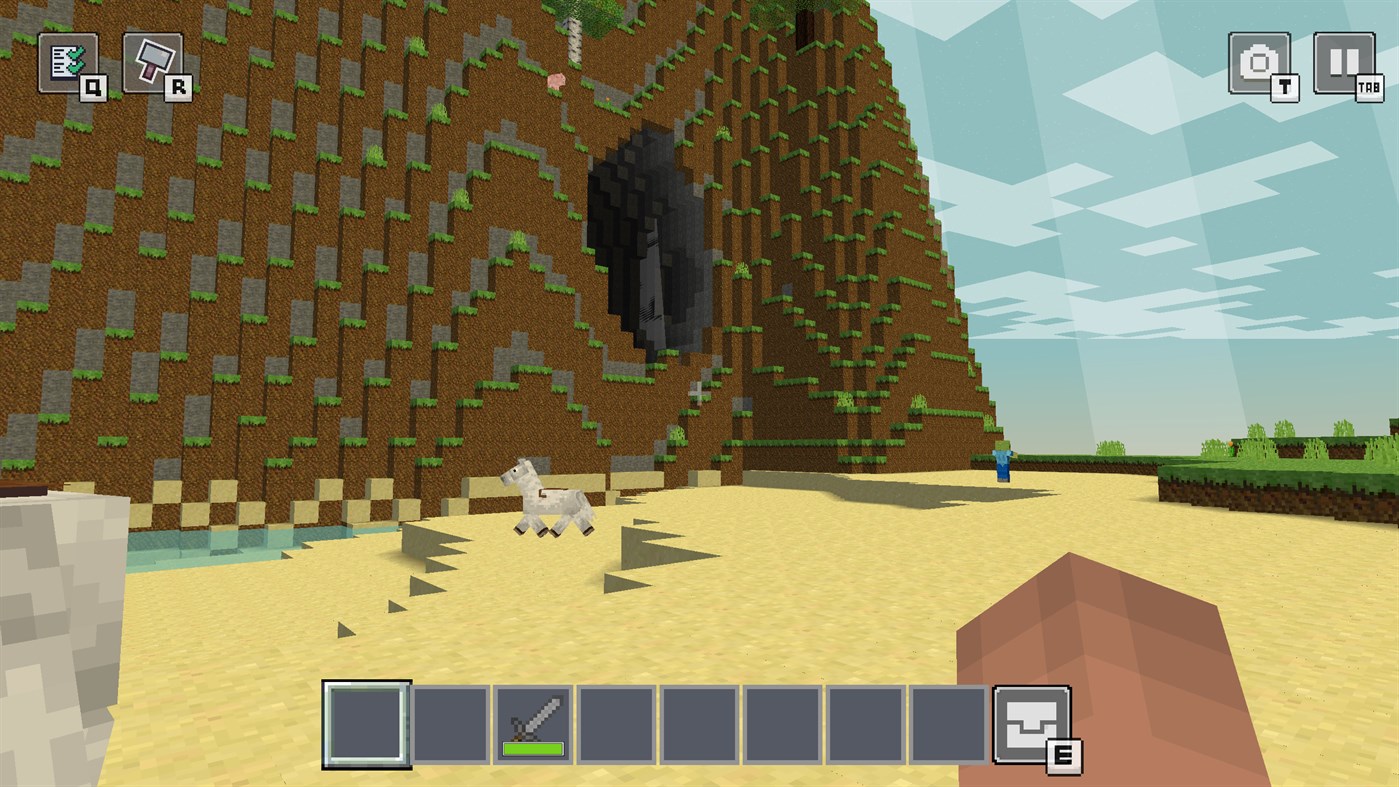The image size is (1399, 787).
Task: Click the T keybind badge
Action: (x=1283, y=90)
